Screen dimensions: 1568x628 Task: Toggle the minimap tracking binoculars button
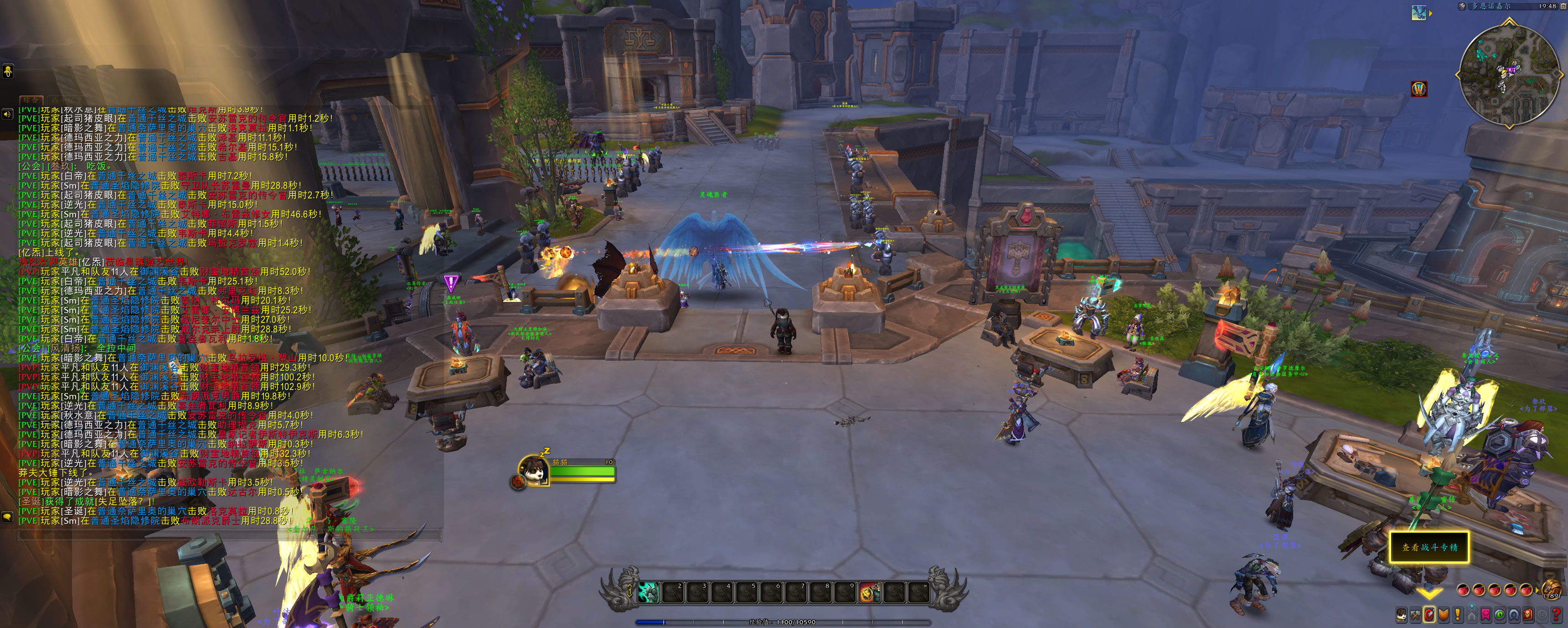pos(1461,7)
